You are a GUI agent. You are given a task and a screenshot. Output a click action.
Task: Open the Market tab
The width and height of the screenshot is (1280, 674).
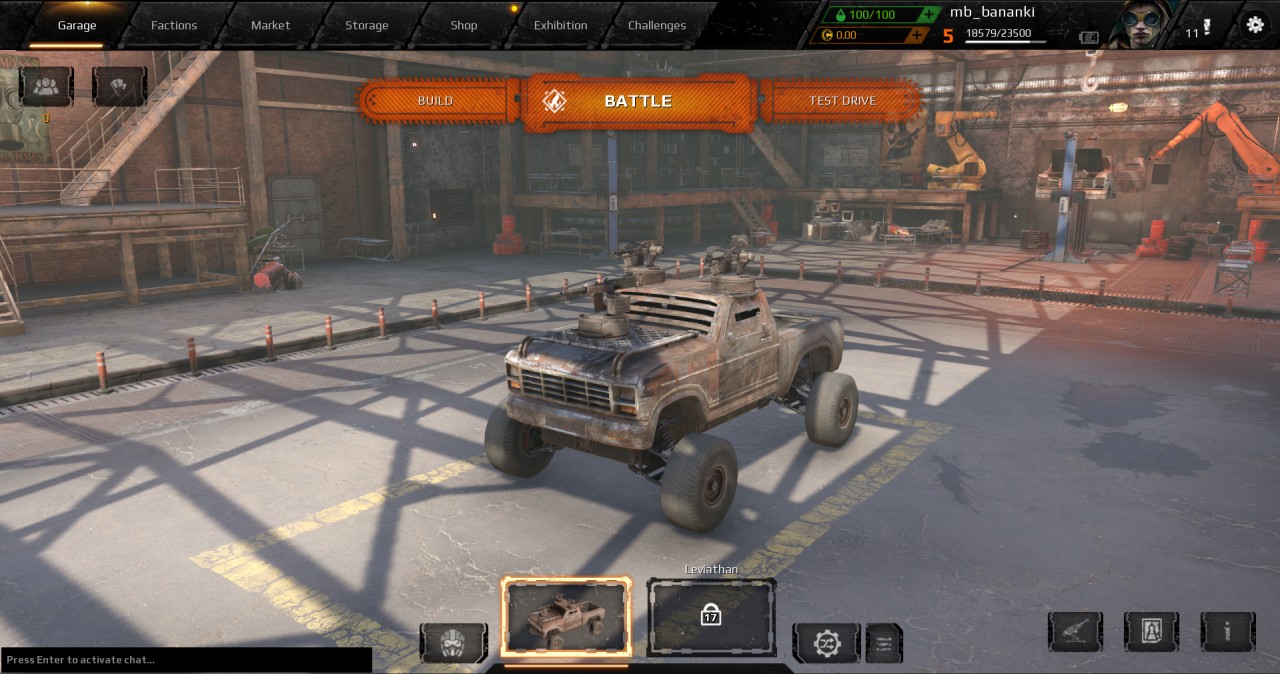pos(270,25)
